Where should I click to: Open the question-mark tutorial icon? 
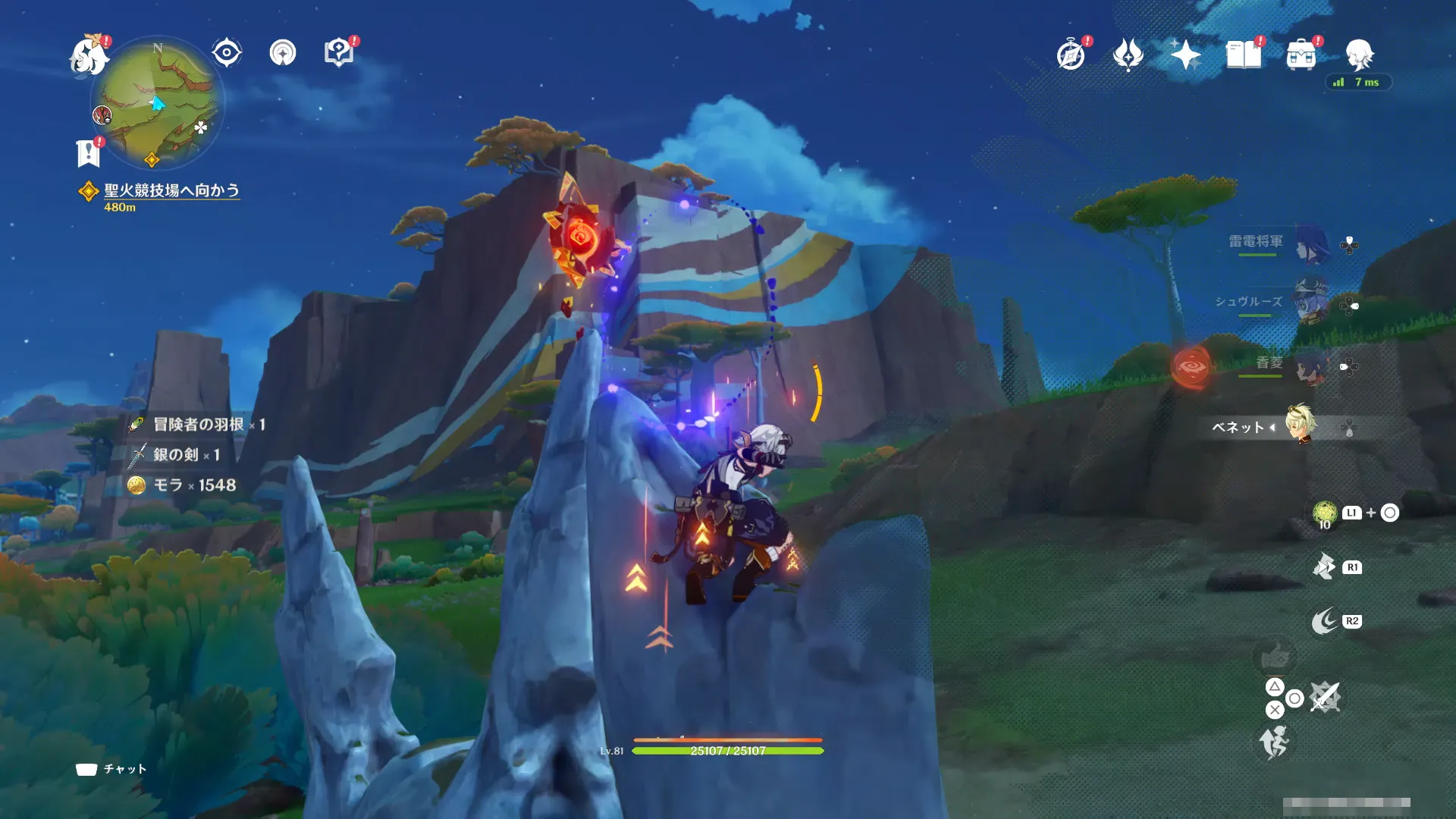338,53
